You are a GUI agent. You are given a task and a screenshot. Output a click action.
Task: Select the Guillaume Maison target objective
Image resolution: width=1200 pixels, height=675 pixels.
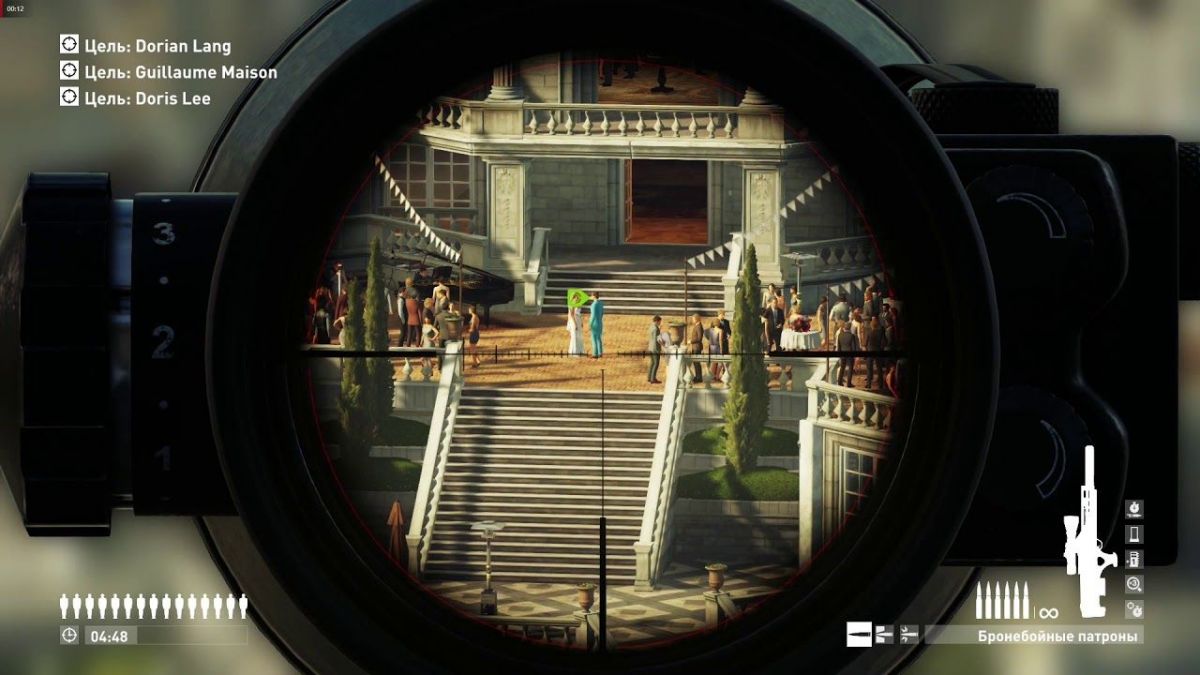pos(168,72)
